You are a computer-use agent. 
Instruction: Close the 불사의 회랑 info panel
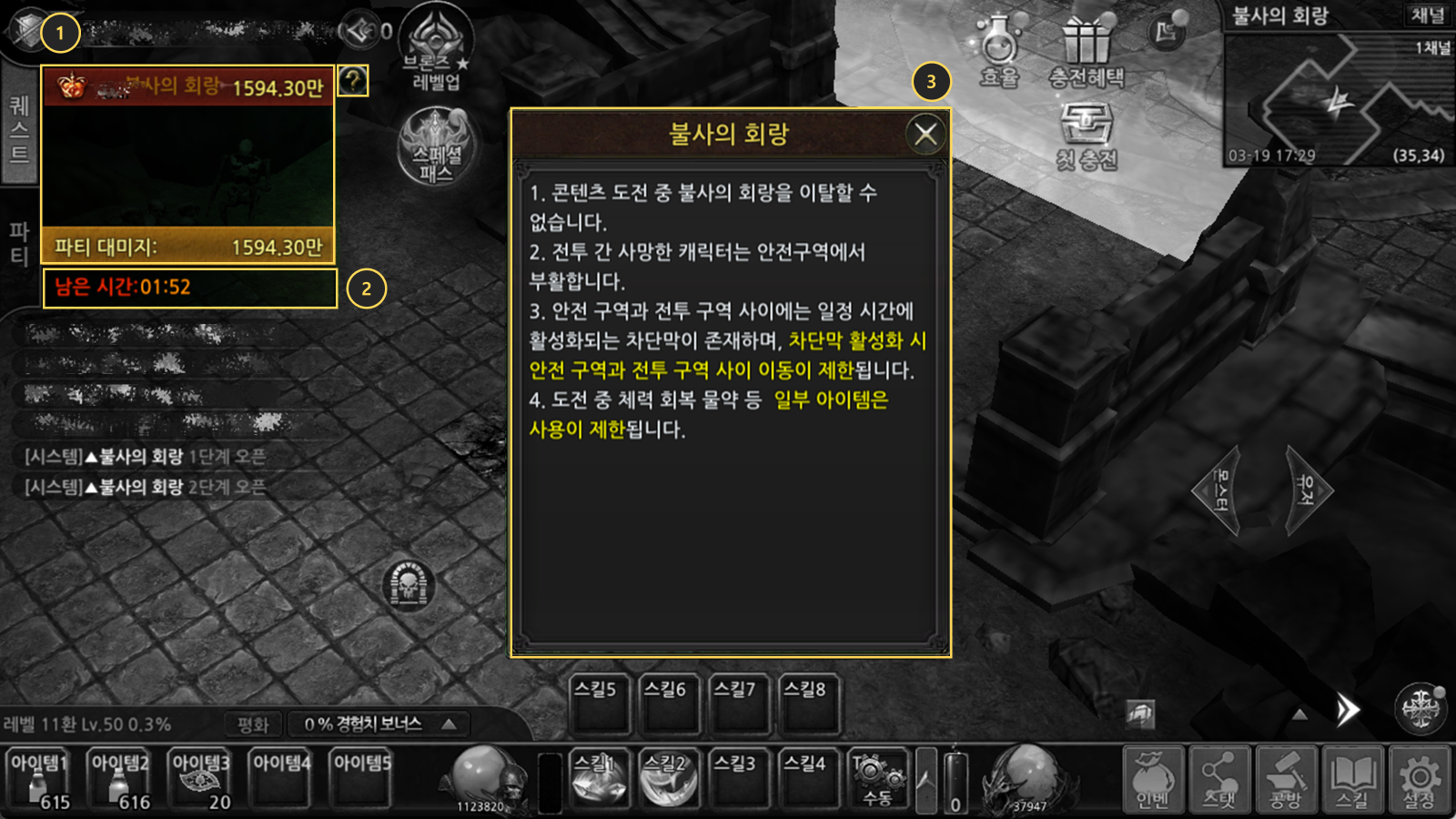926,135
